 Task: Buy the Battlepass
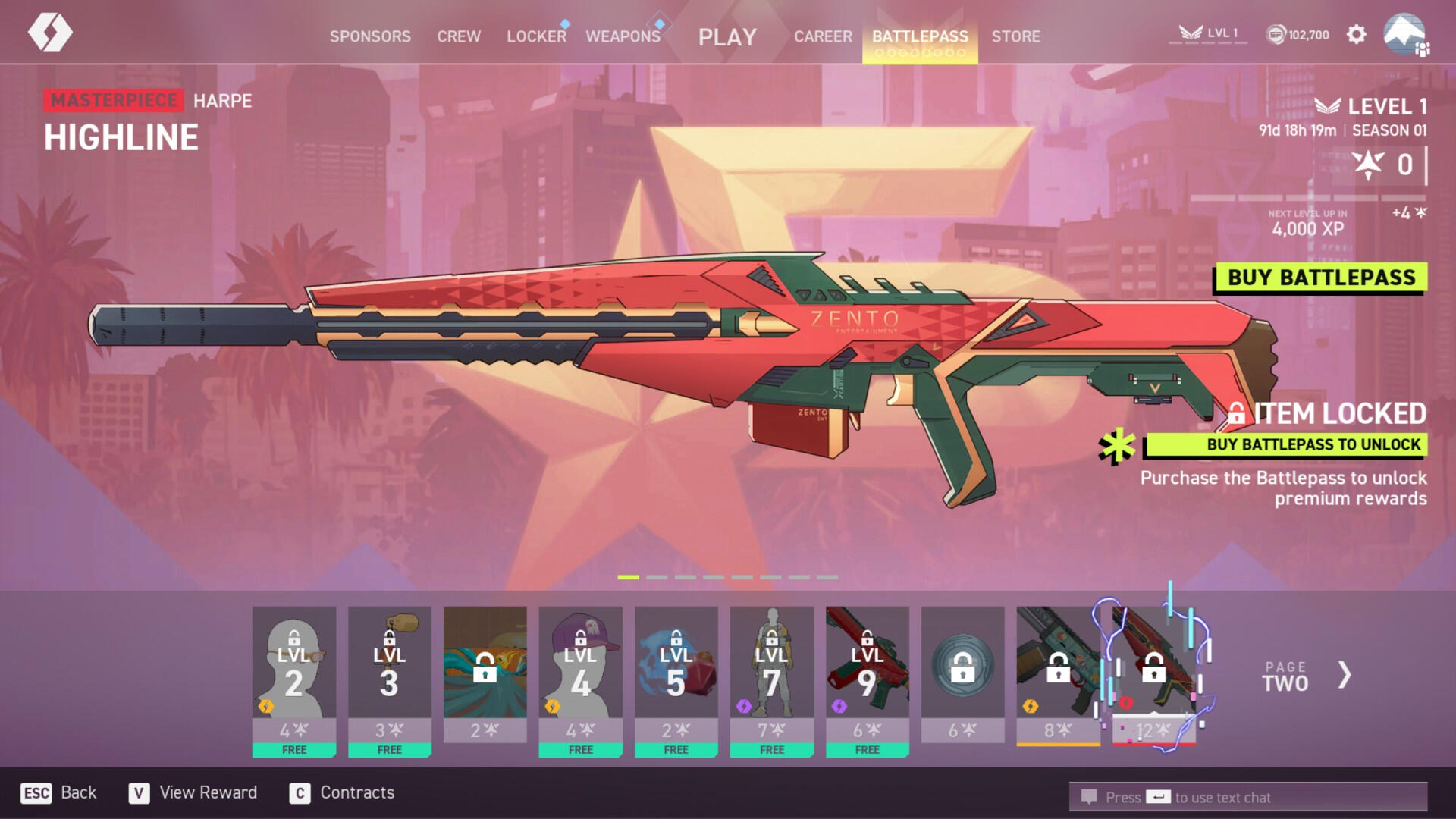coord(1321,278)
